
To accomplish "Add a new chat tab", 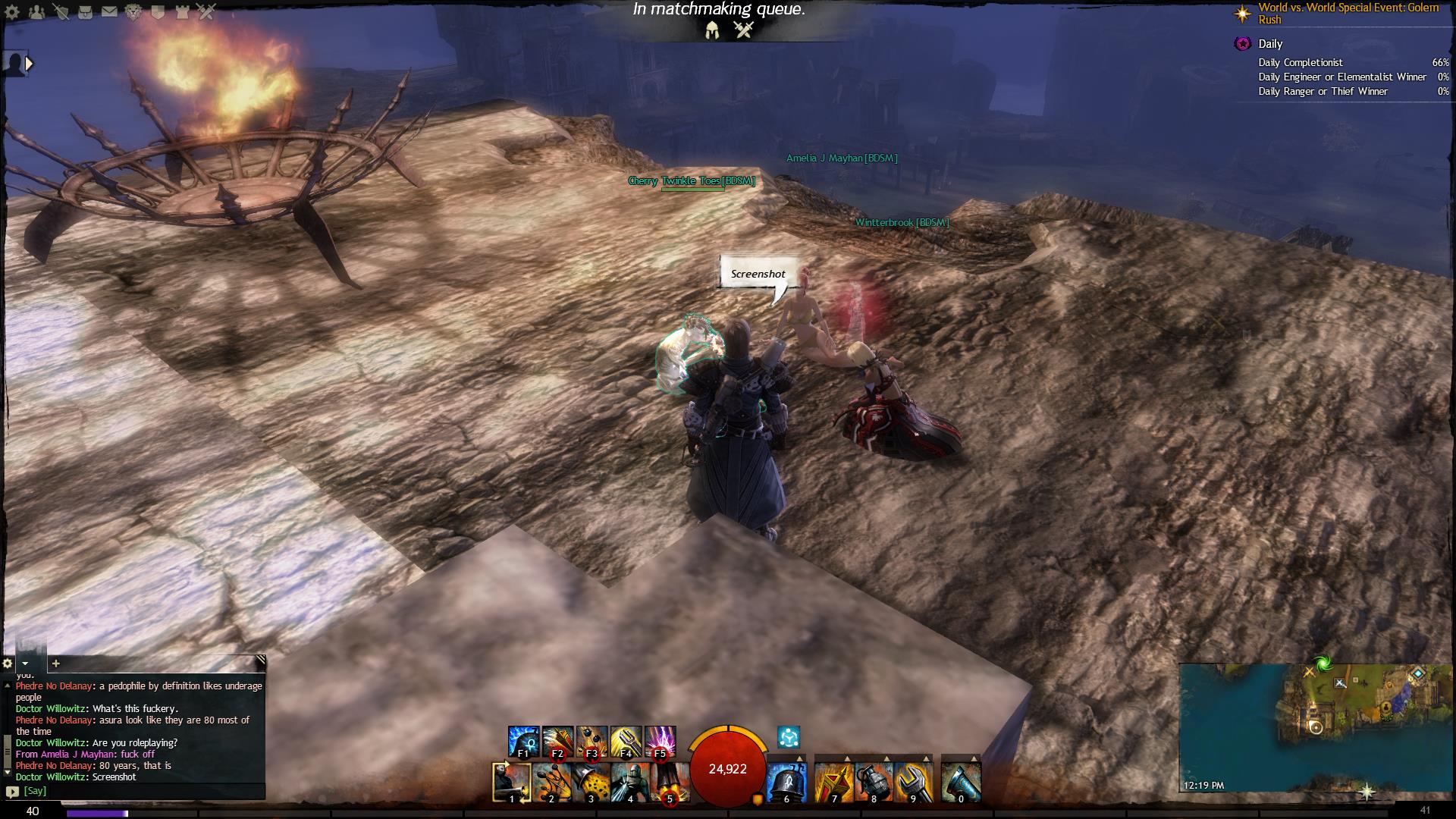I will pyautogui.click(x=55, y=663).
